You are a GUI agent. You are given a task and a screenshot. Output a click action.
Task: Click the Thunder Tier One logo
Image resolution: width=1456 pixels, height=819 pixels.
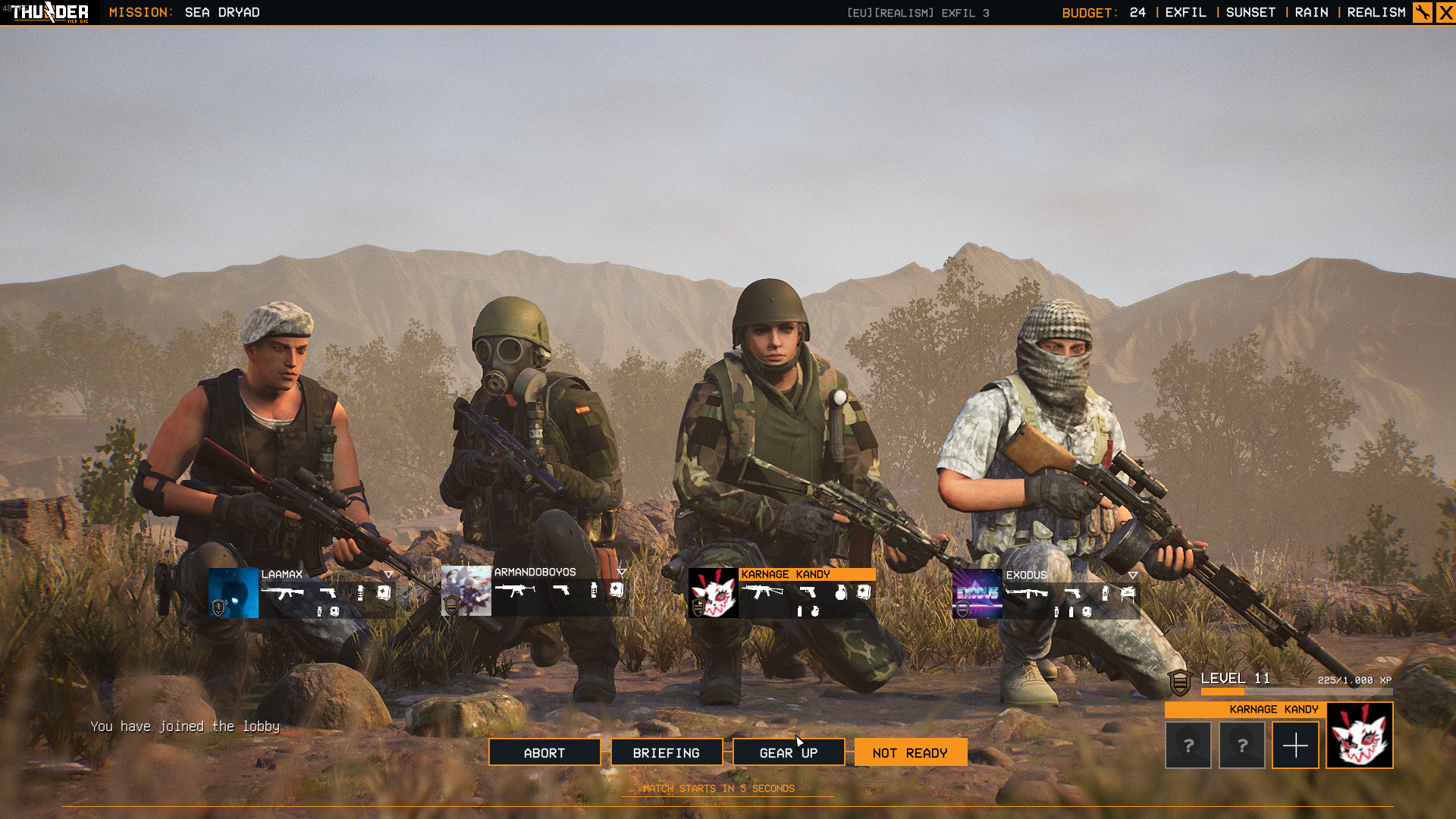(50, 12)
